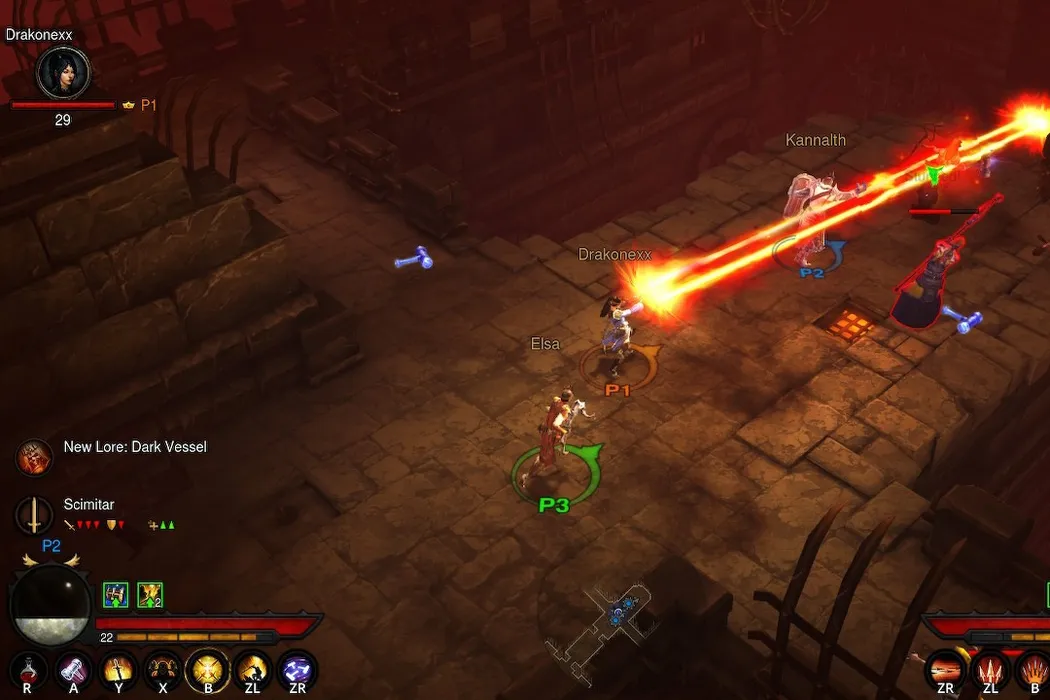Use the red health potion
Screen dimensions: 1050x700
[x=27, y=669]
